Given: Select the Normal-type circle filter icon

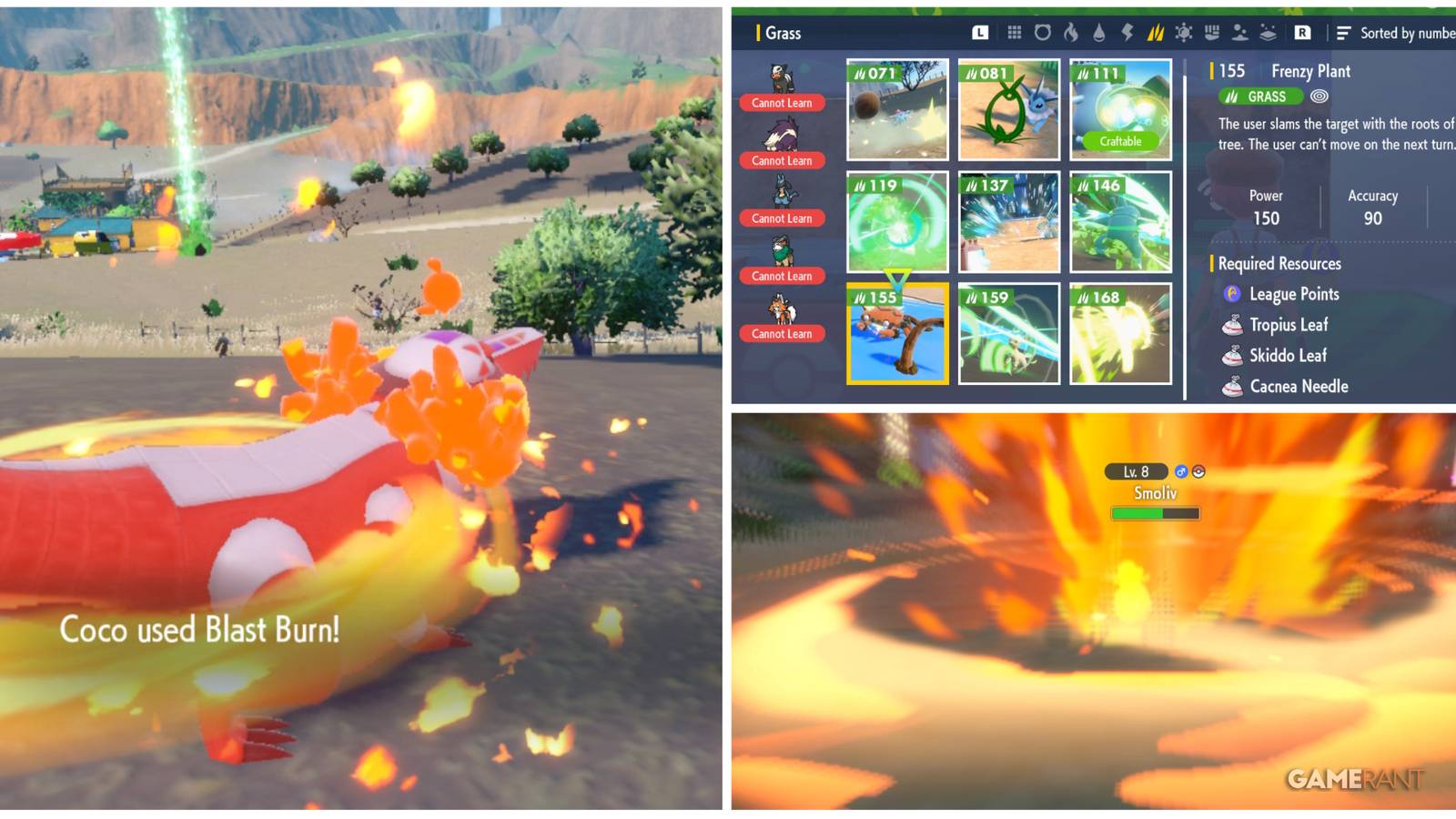Looking at the screenshot, I should [x=1043, y=34].
